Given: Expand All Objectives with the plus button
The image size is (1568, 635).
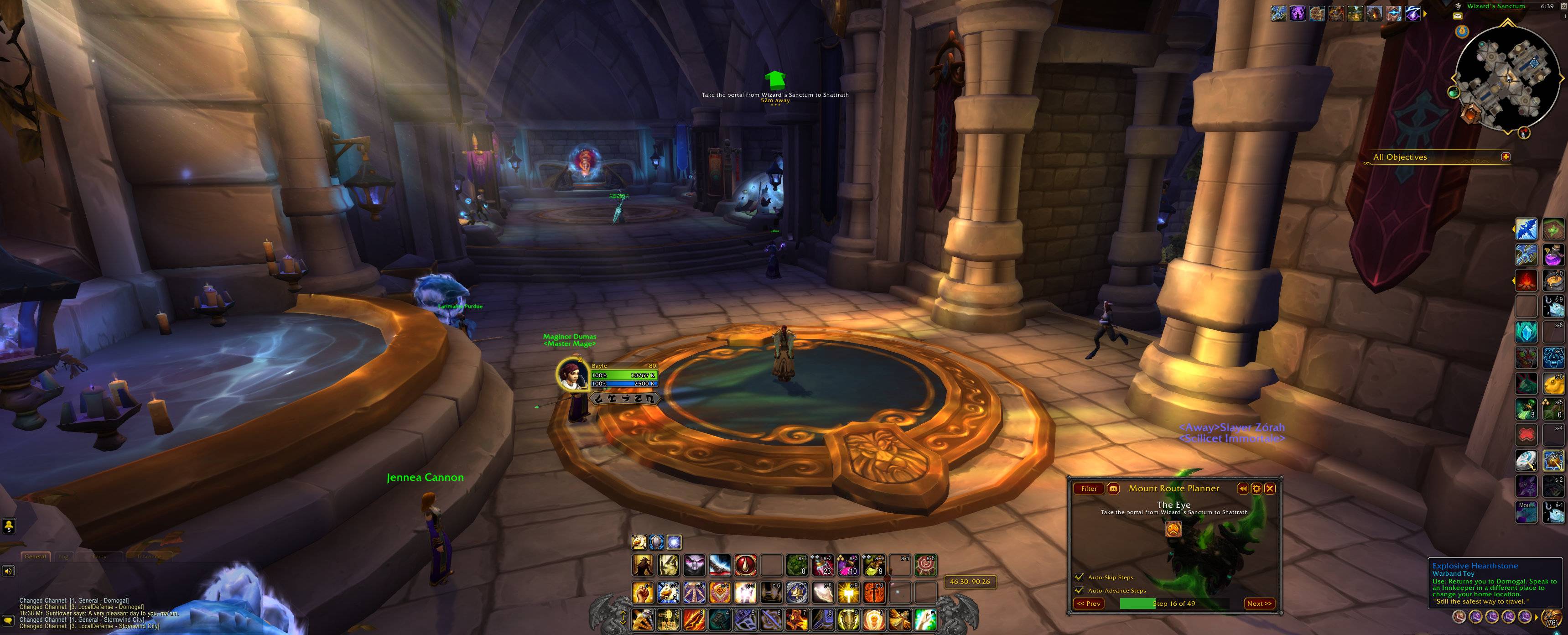Looking at the screenshot, I should pyautogui.click(x=1506, y=157).
